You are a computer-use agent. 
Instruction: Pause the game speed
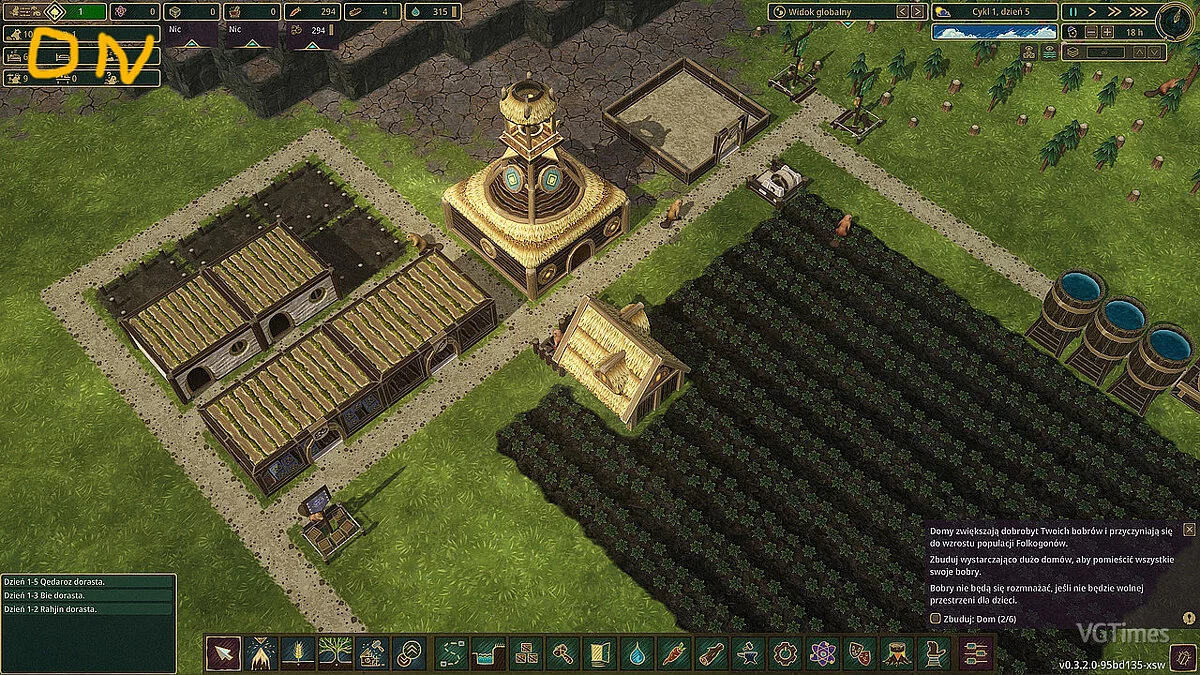pos(1075,12)
